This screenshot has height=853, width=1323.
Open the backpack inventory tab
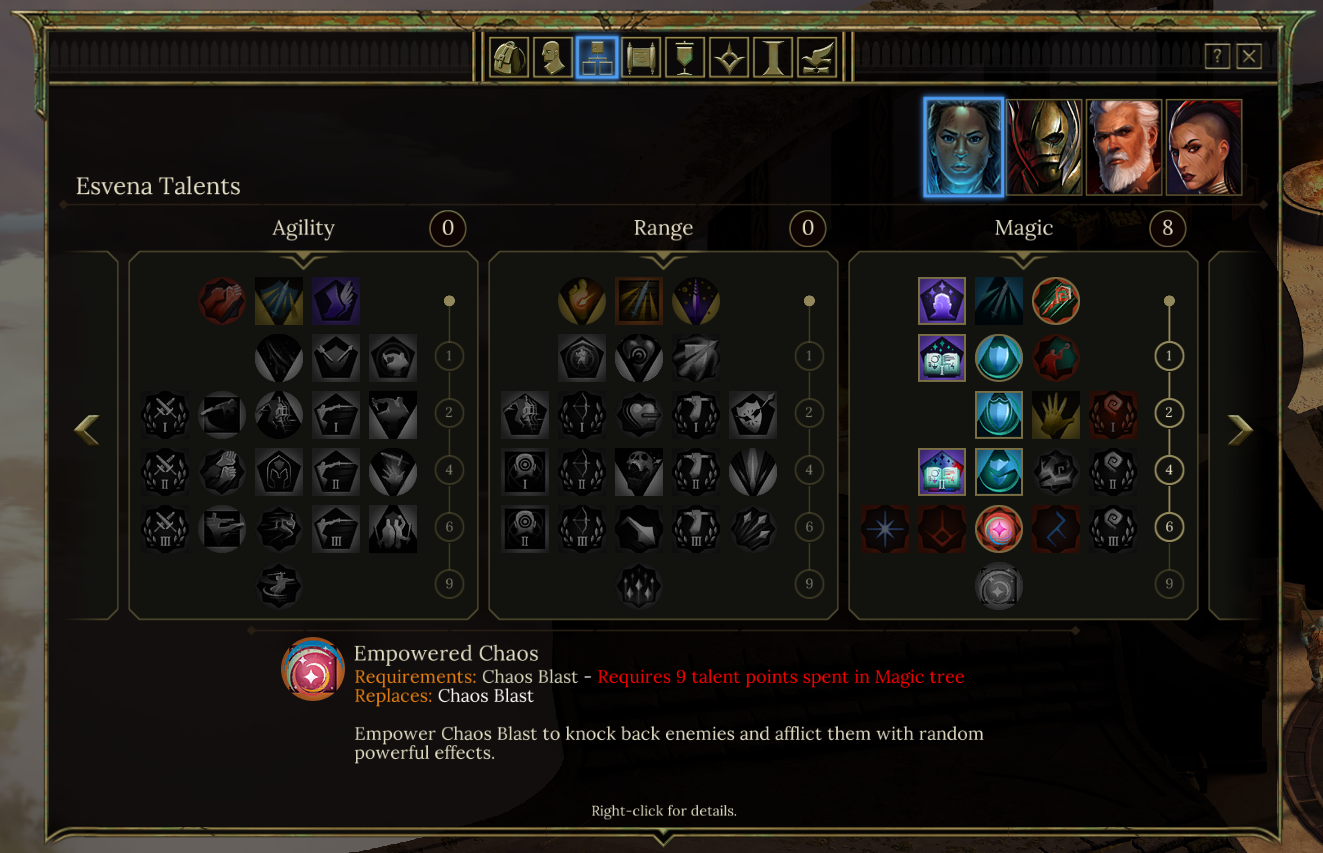coord(509,57)
